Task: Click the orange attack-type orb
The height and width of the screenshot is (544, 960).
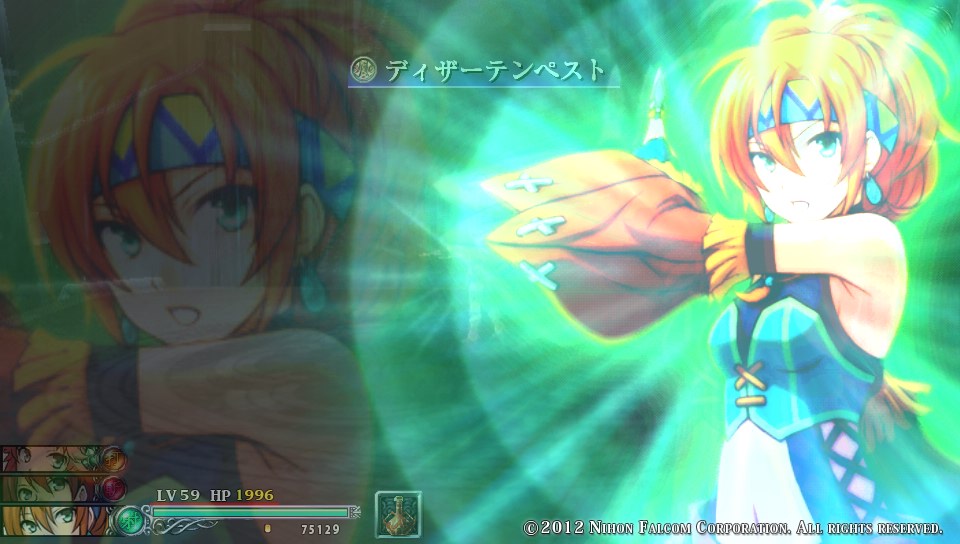Action: pyautogui.click(x=114, y=459)
